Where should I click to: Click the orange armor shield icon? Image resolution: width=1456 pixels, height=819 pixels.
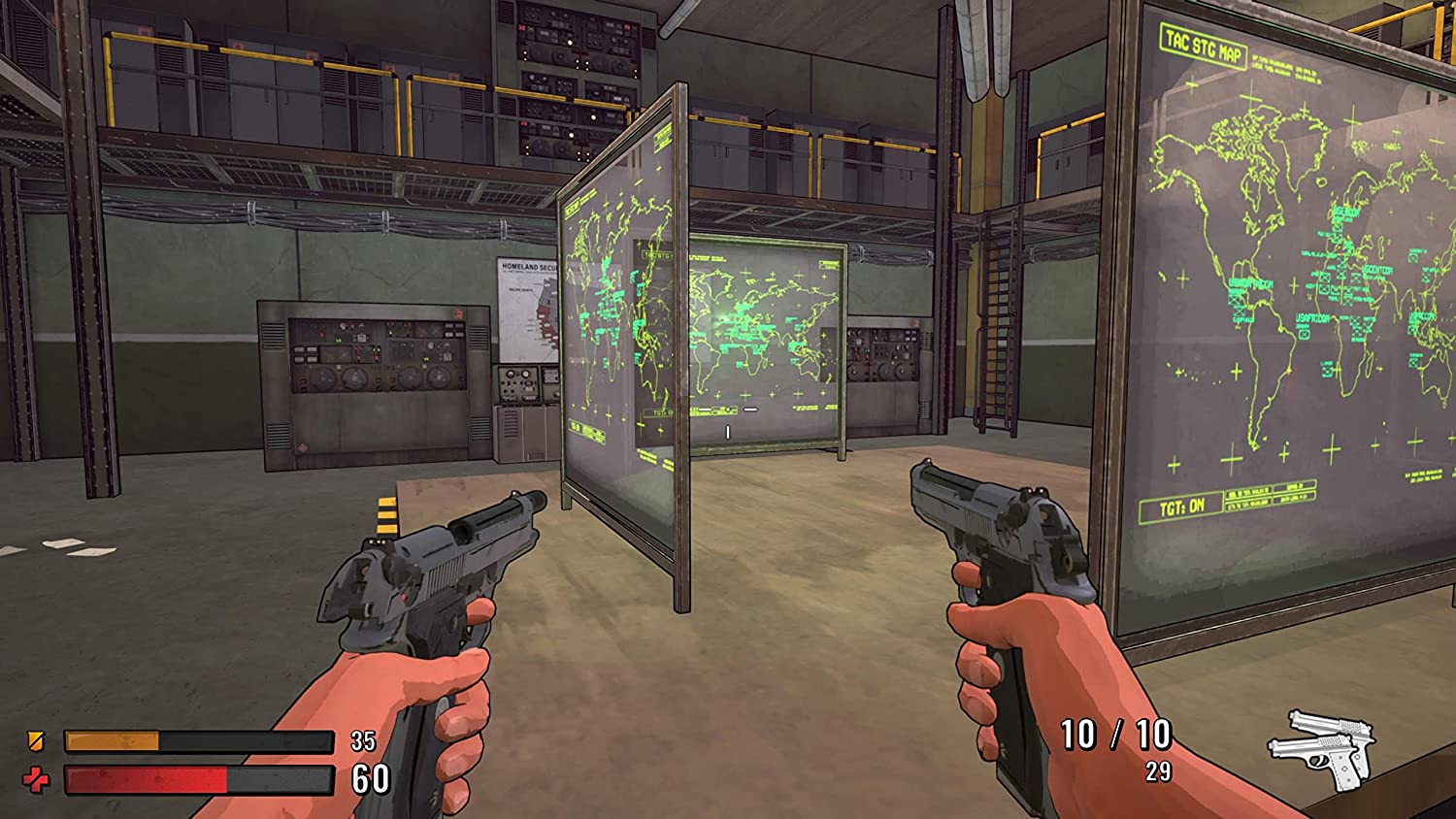[x=36, y=742]
